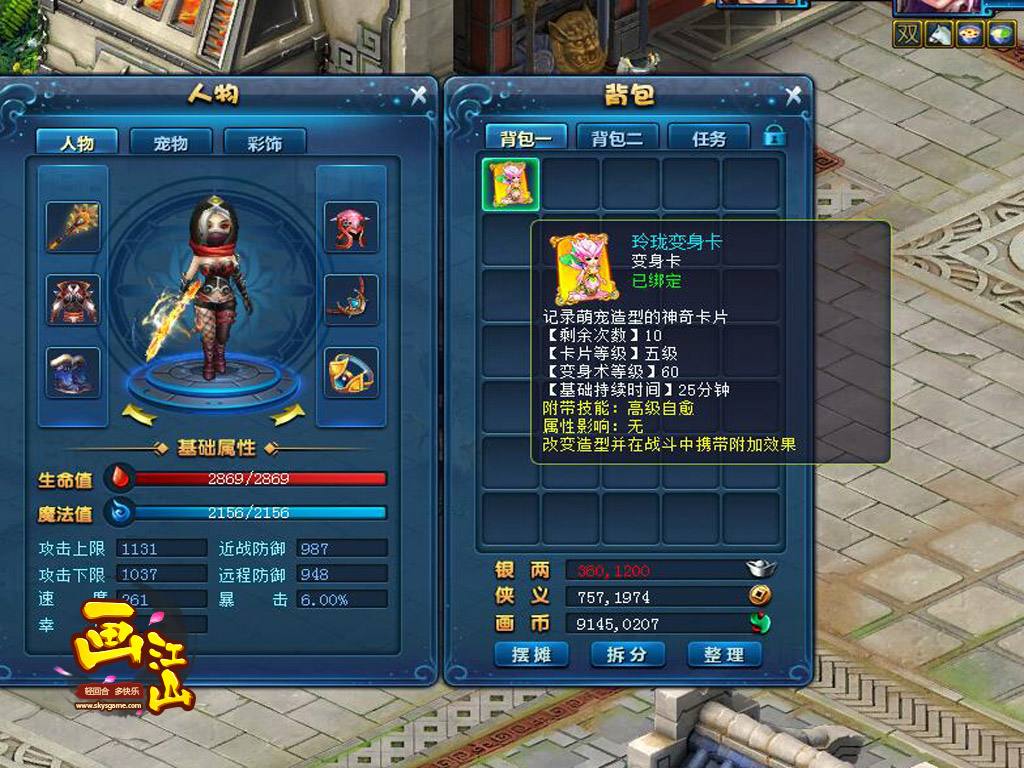Click the equipped pink helmet slot
The image size is (1024, 768).
[351, 226]
